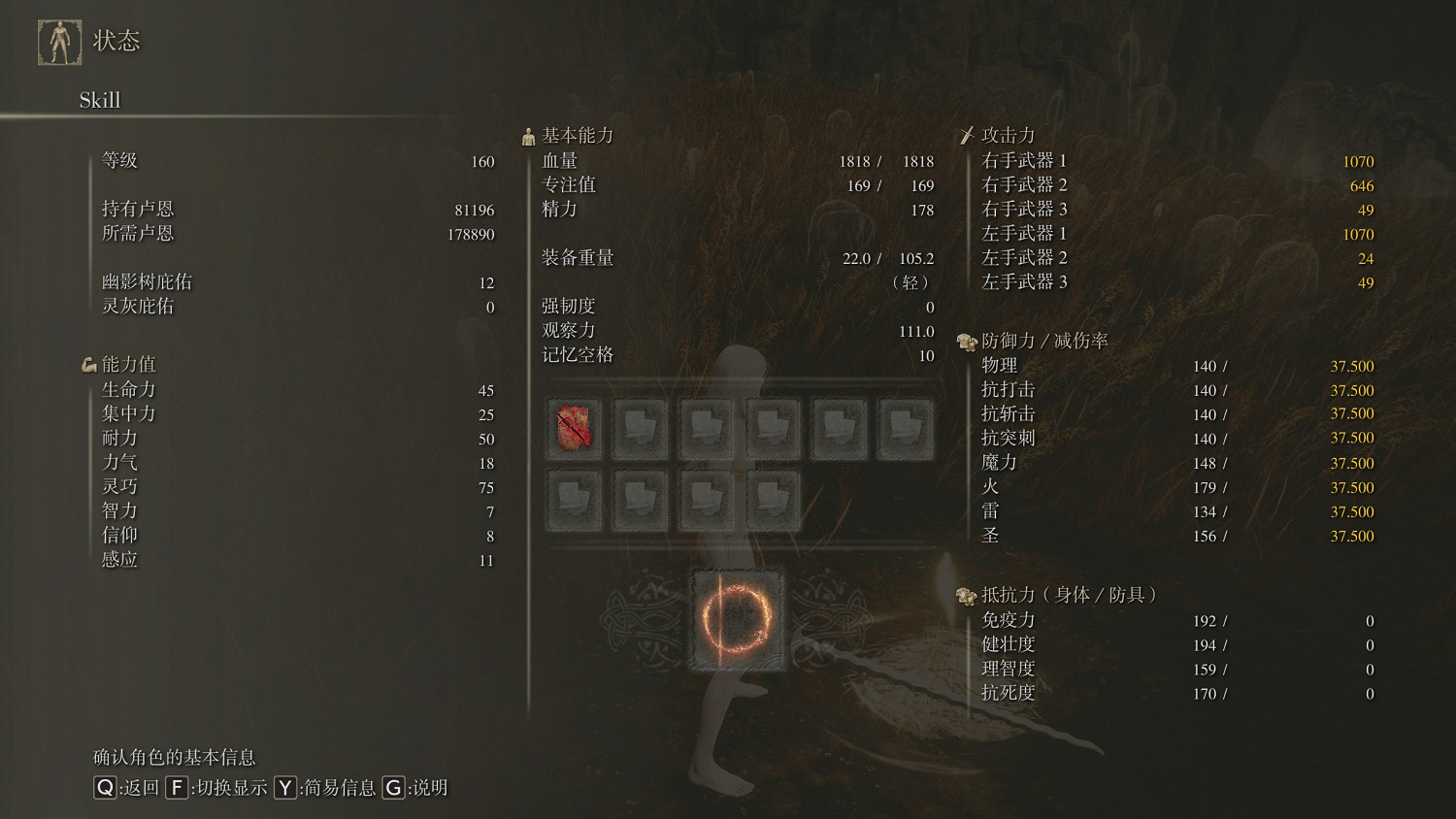Switch to the Skill tab
The width and height of the screenshot is (1456, 819).
coord(100,100)
